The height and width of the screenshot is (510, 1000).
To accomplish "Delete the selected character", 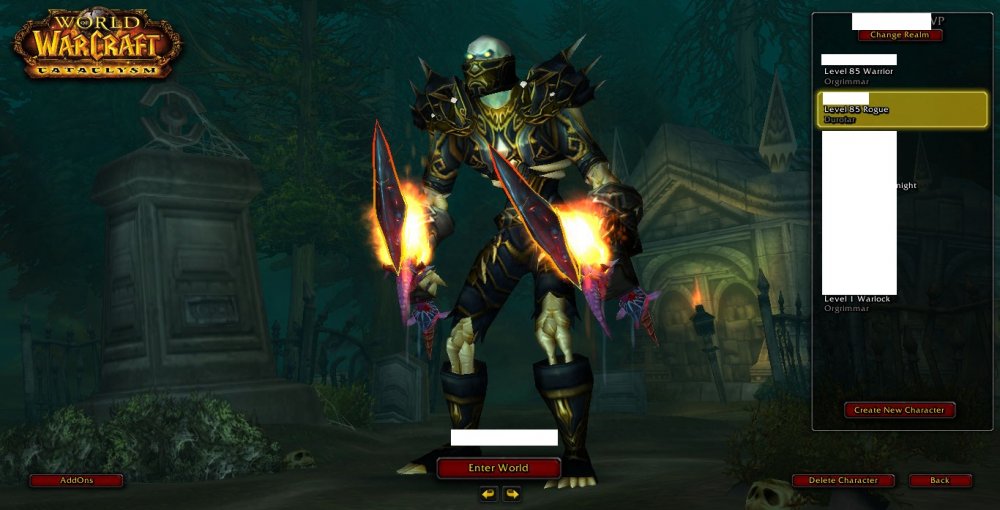I will click(843, 480).
